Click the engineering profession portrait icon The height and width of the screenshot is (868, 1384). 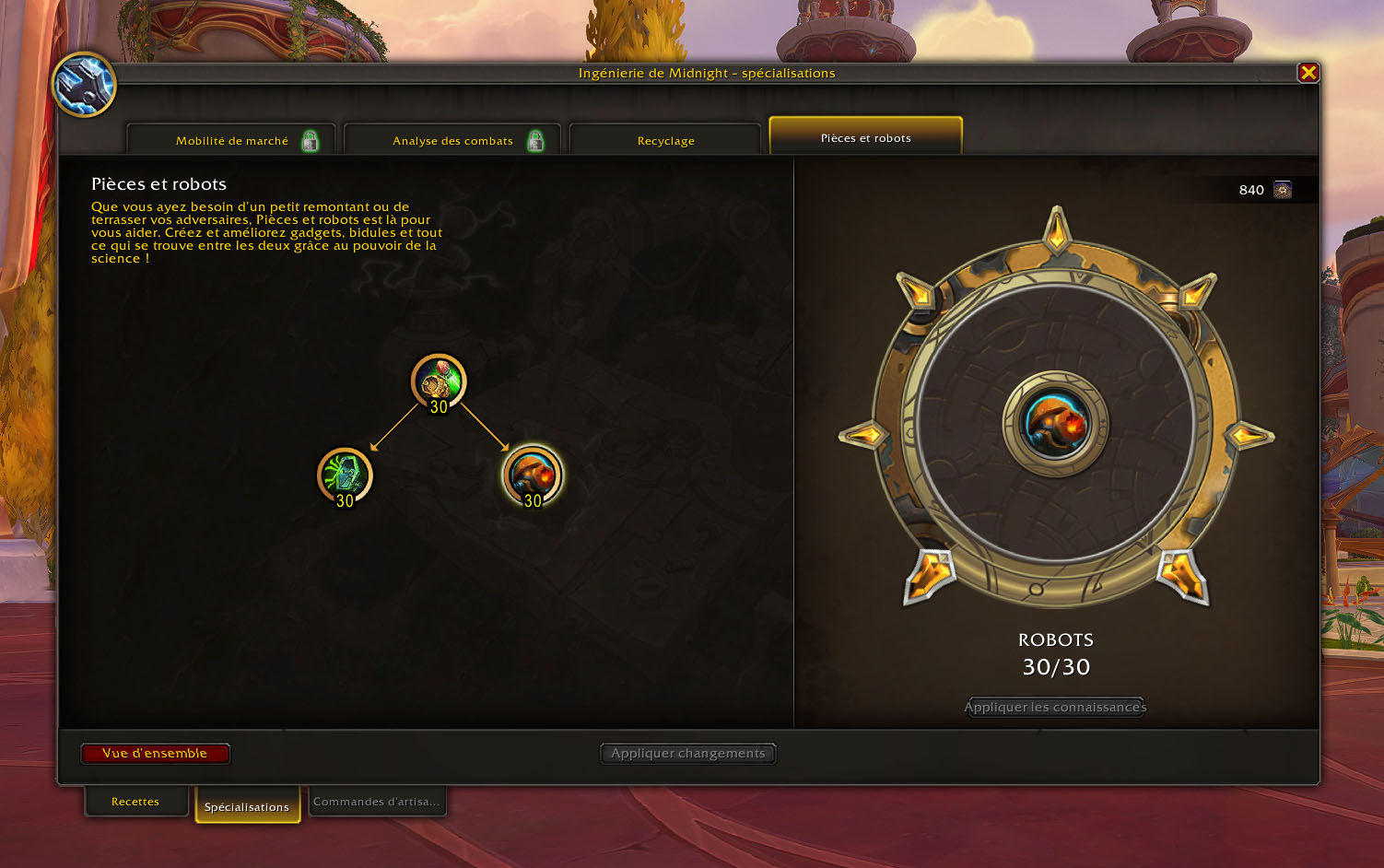[x=84, y=85]
